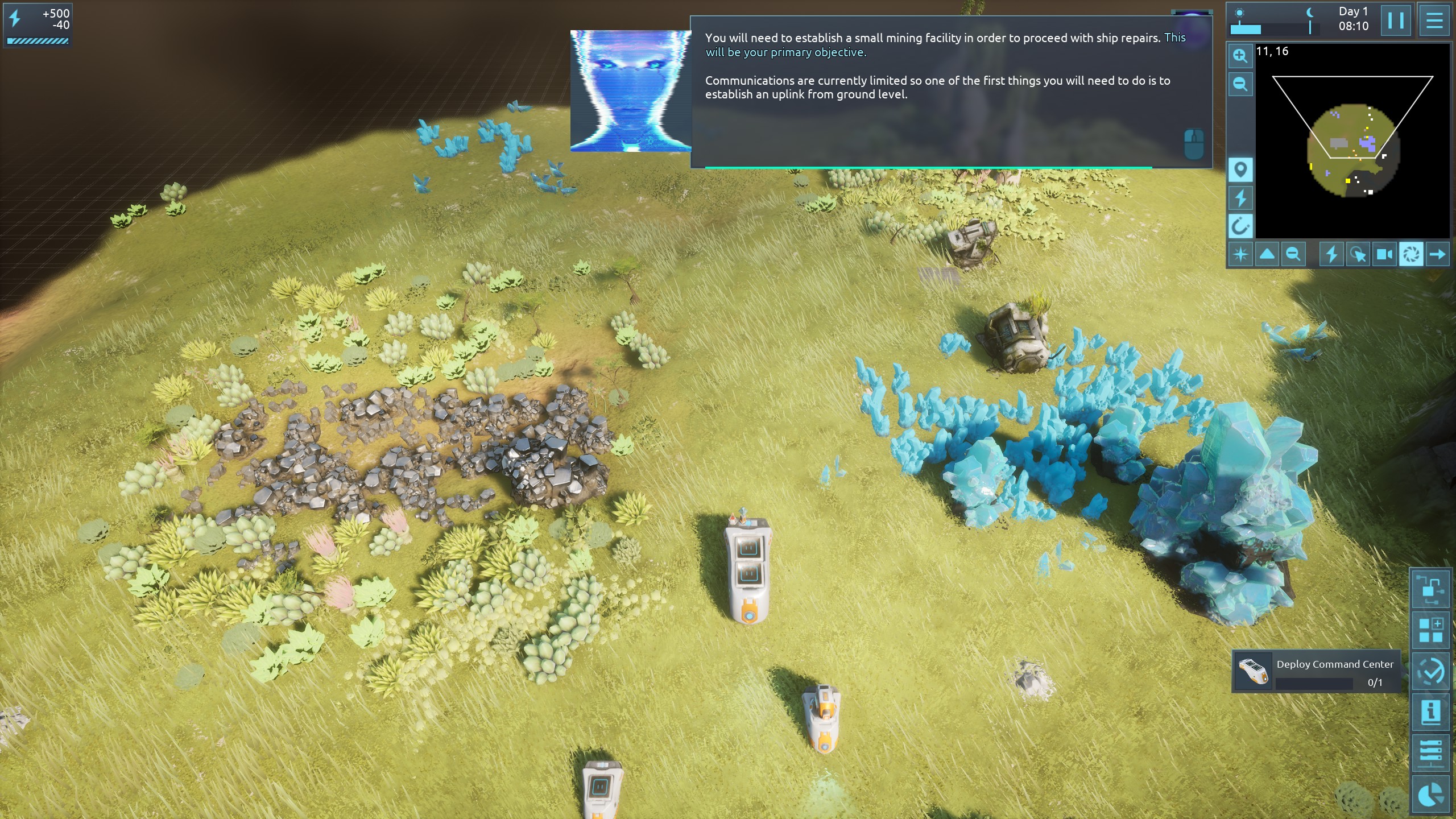Open the build menu grid-plus icon
The width and height of the screenshot is (1456, 819).
point(1430,630)
